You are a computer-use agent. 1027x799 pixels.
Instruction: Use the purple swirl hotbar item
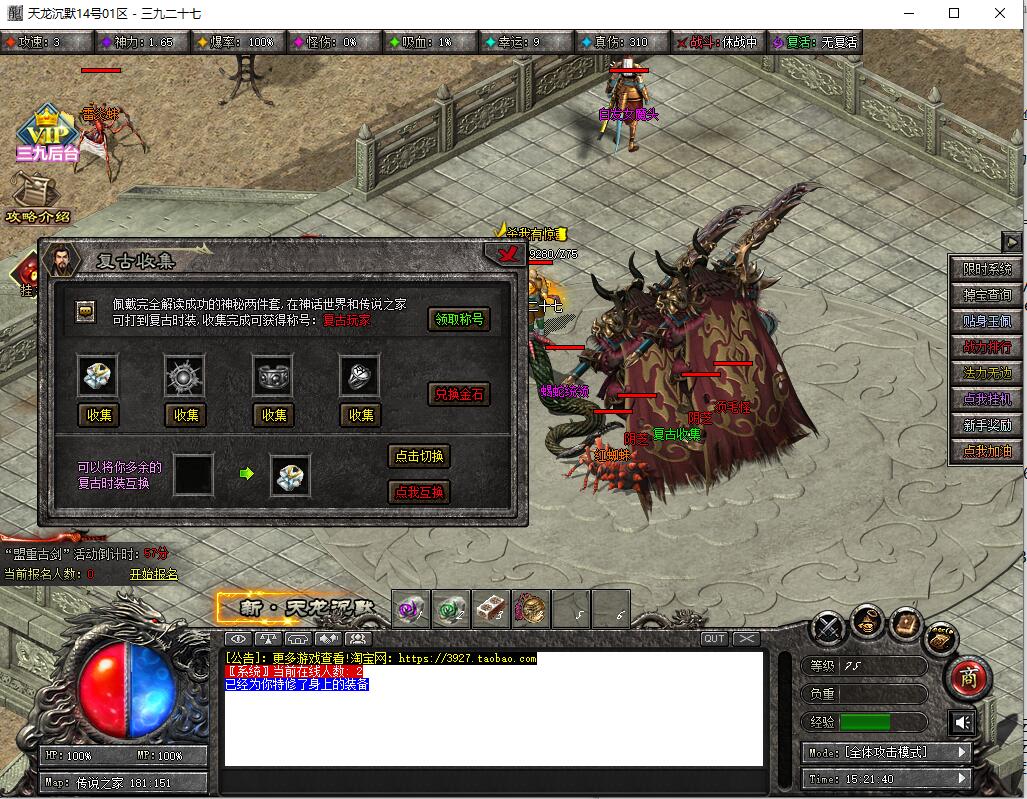411,608
